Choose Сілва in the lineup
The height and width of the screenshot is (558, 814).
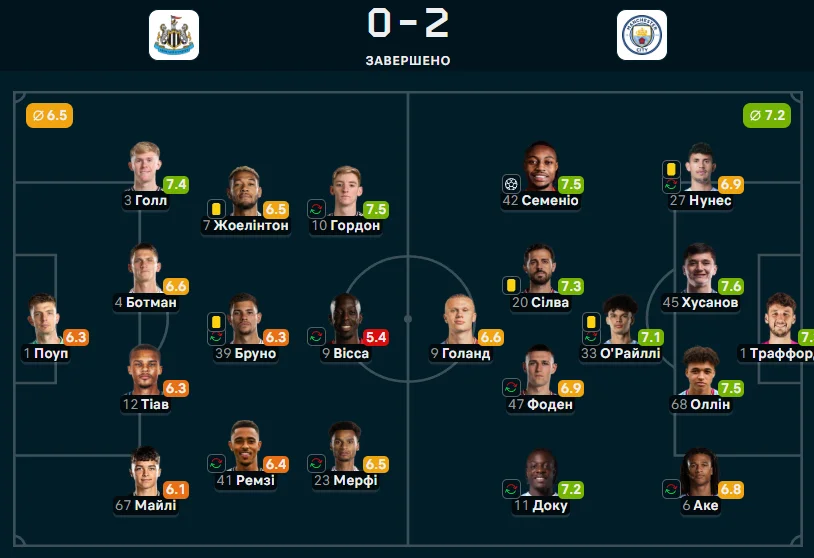coord(540,269)
